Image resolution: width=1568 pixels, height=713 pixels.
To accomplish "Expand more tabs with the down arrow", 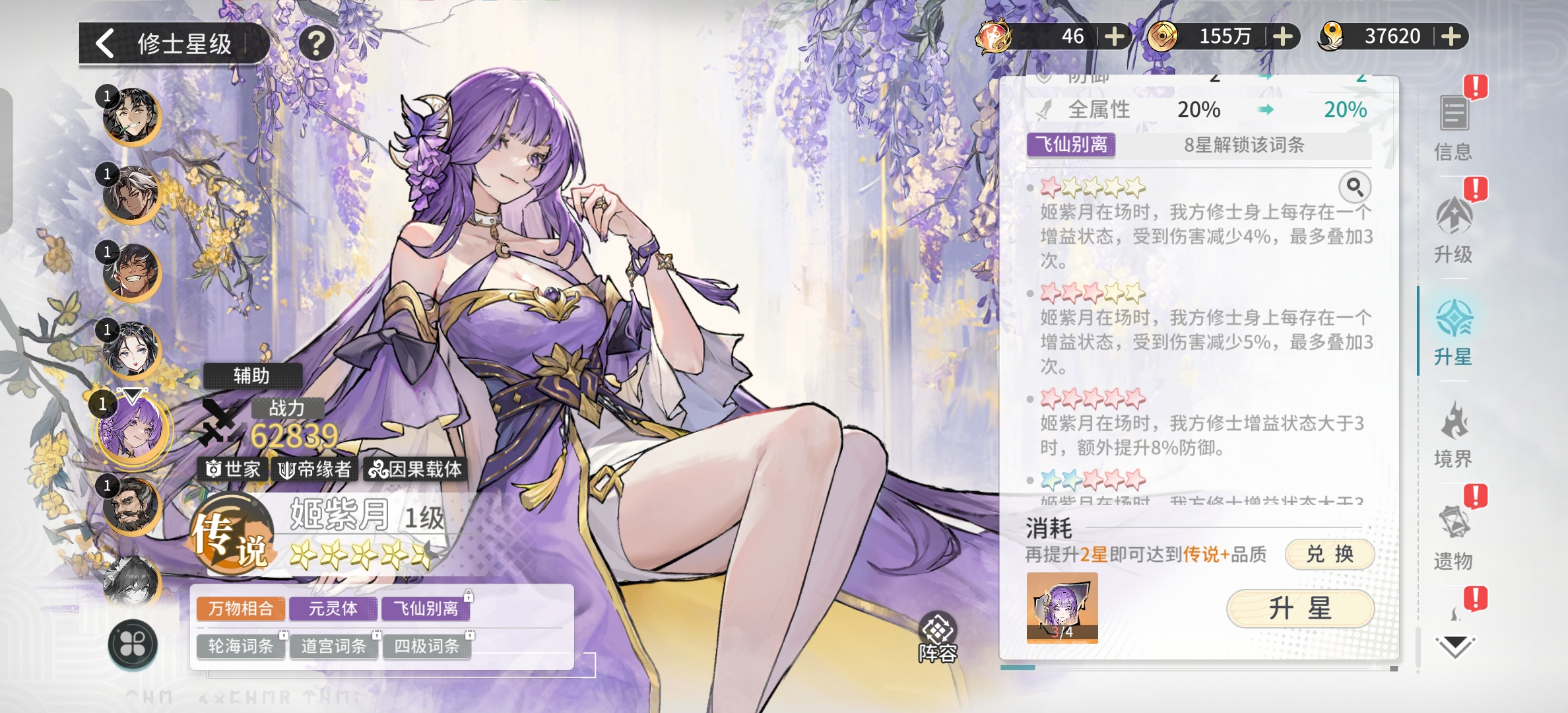I will [x=1454, y=646].
